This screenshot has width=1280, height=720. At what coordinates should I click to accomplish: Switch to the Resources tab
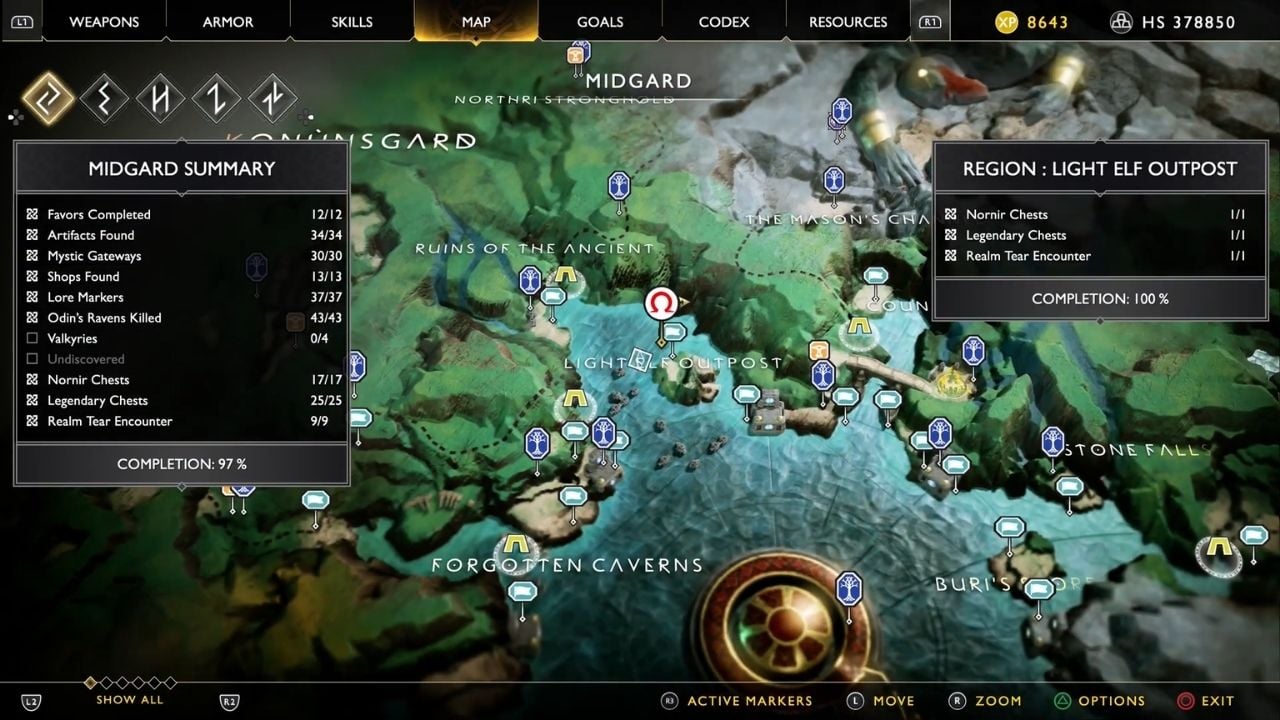[848, 22]
